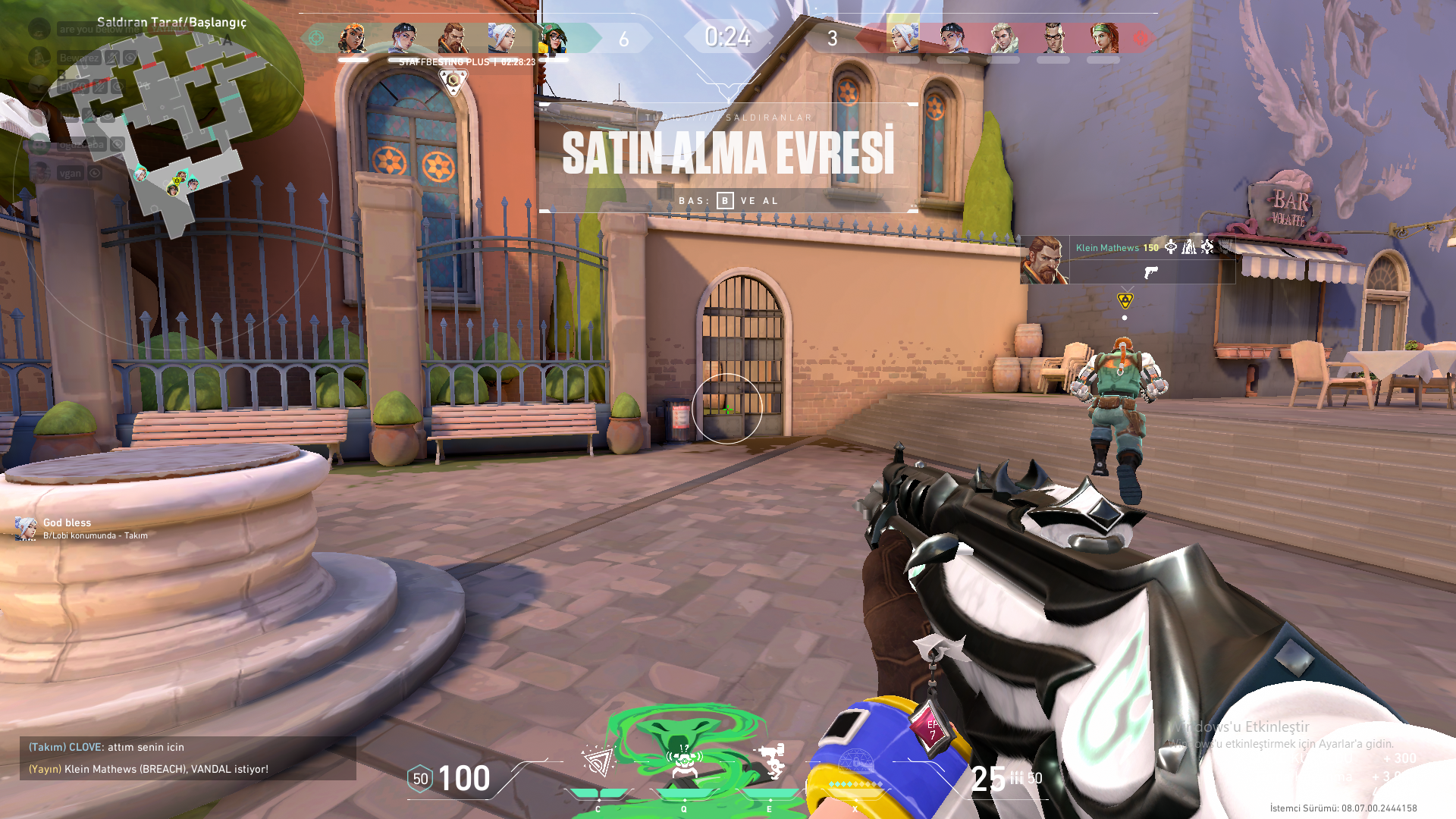Click Bewarez in the Discord overlay list
The width and height of the screenshot is (1456, 819).
tap(78, 58)
